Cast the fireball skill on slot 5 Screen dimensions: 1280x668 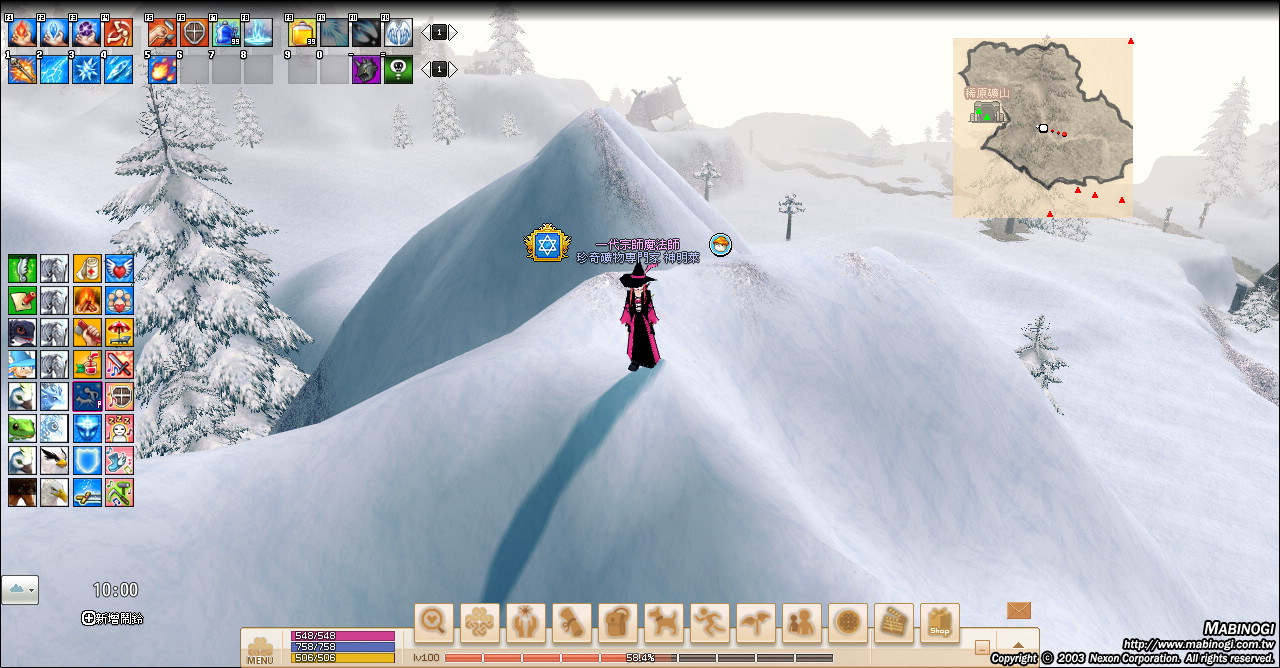162,69
